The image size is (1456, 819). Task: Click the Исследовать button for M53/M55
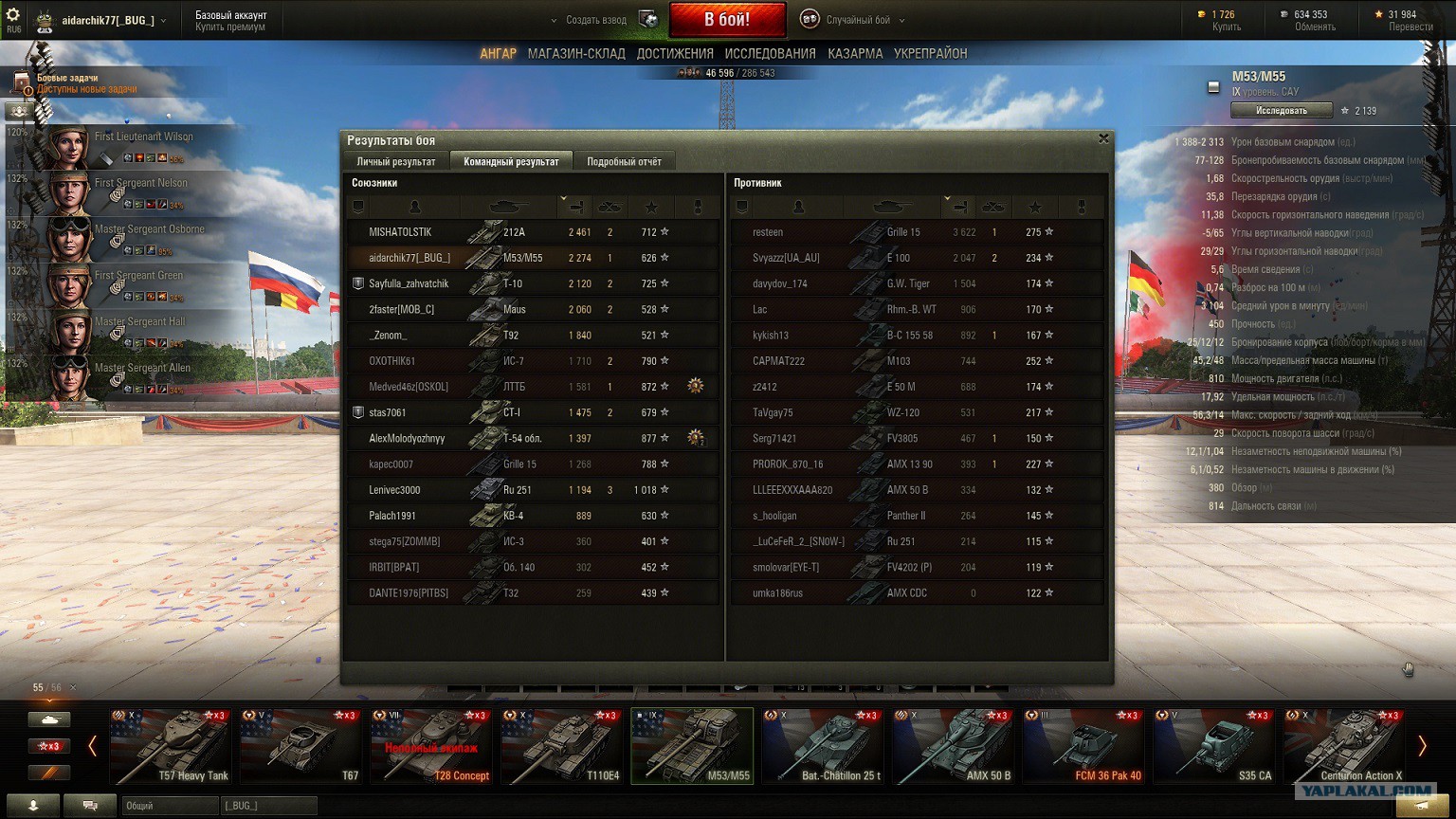[1282, 109]
